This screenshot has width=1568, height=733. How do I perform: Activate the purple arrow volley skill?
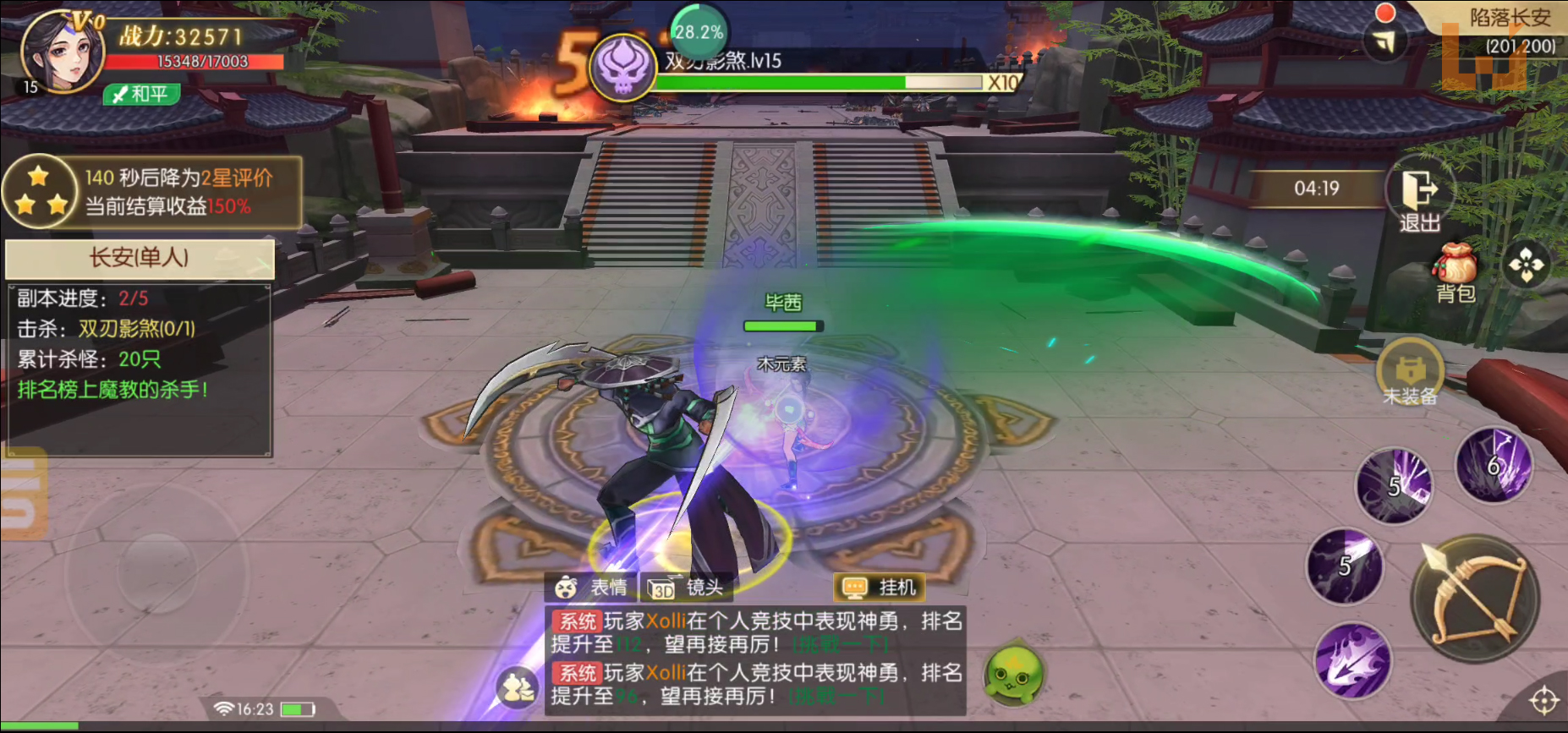click(x=1353, y=661)
